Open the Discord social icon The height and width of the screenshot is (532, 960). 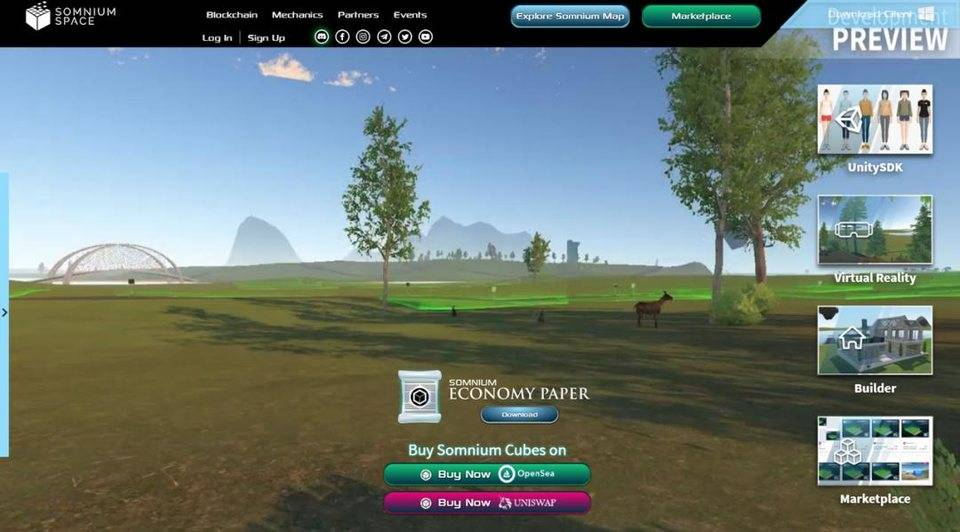point(321,37)
